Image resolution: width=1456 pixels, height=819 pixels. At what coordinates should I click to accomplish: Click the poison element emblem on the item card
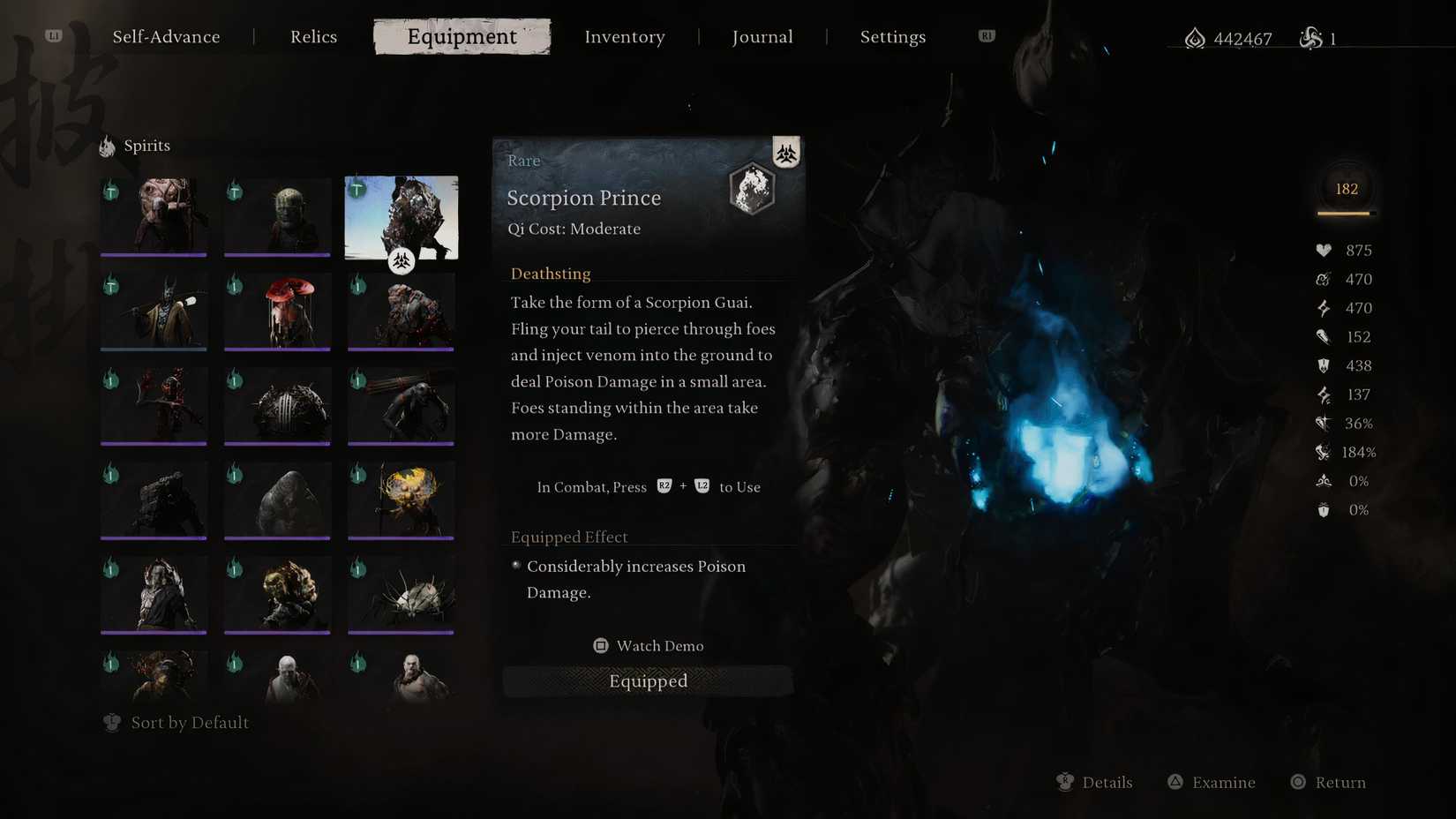[786, 152]
